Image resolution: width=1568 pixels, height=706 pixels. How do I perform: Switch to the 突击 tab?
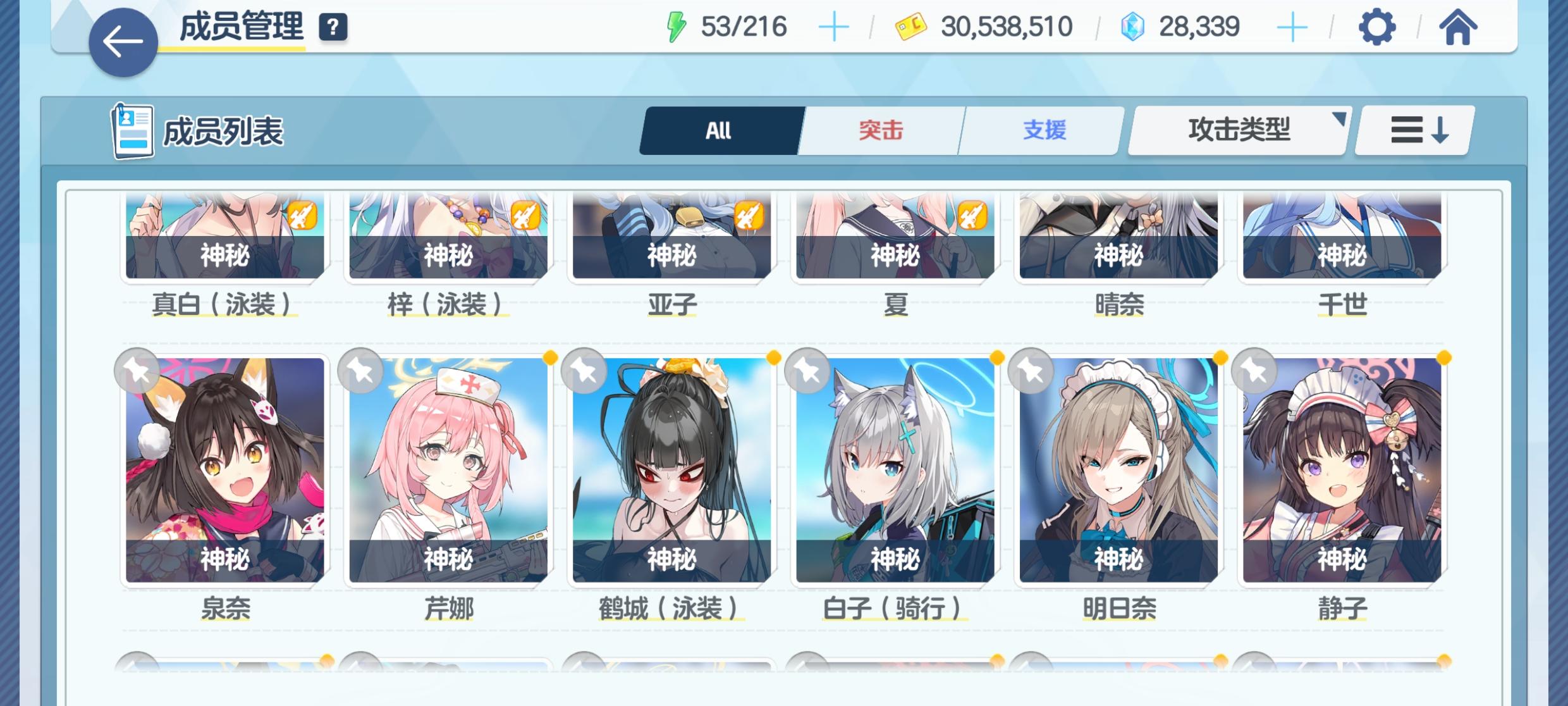click(x=879, y=130)
